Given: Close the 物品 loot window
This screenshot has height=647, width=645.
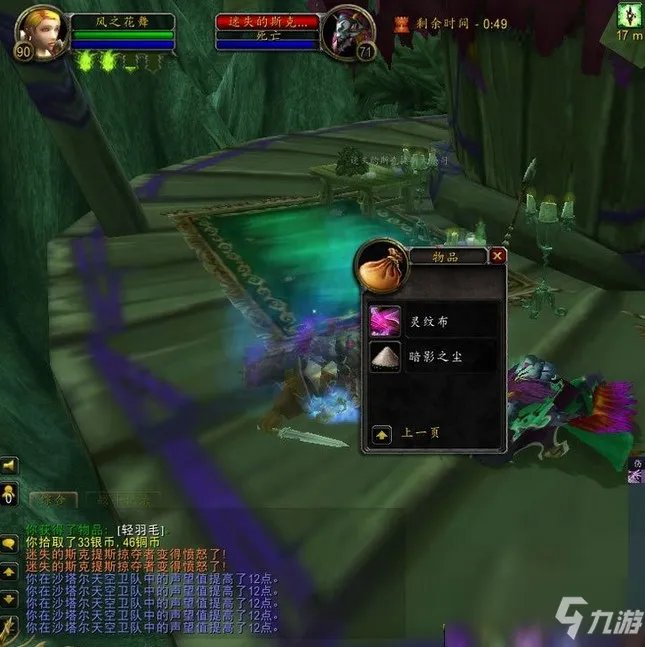Looking at the screenshot, I should (497, 256).
